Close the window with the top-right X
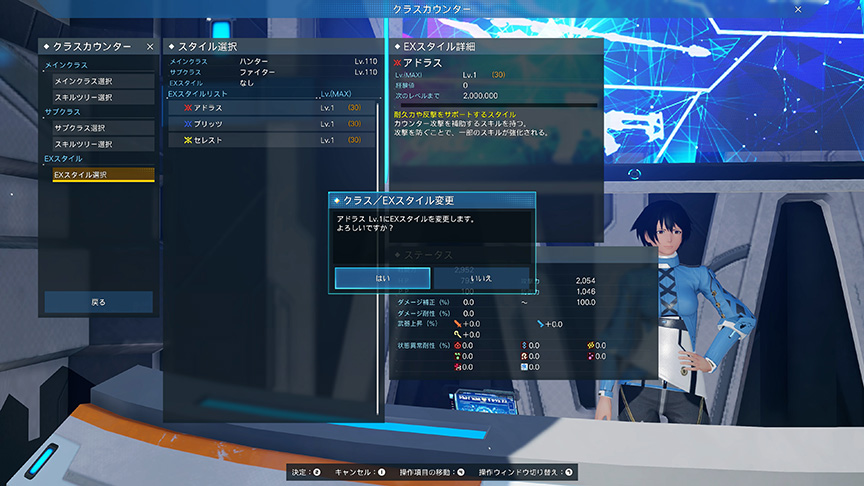864x486 pixels. (x=797, y=8)
